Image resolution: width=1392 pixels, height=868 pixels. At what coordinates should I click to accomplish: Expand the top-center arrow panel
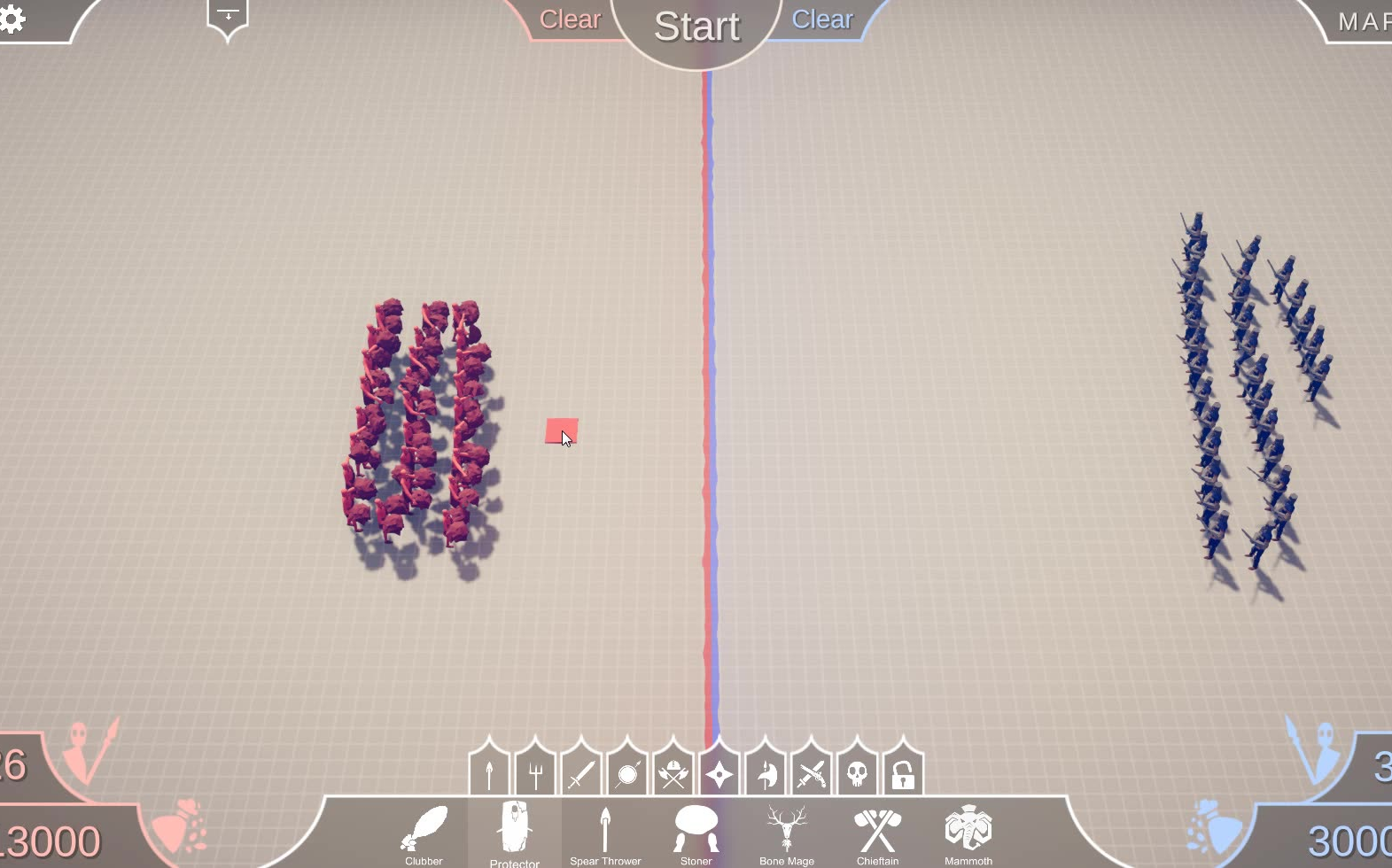(x=228, y=15)
